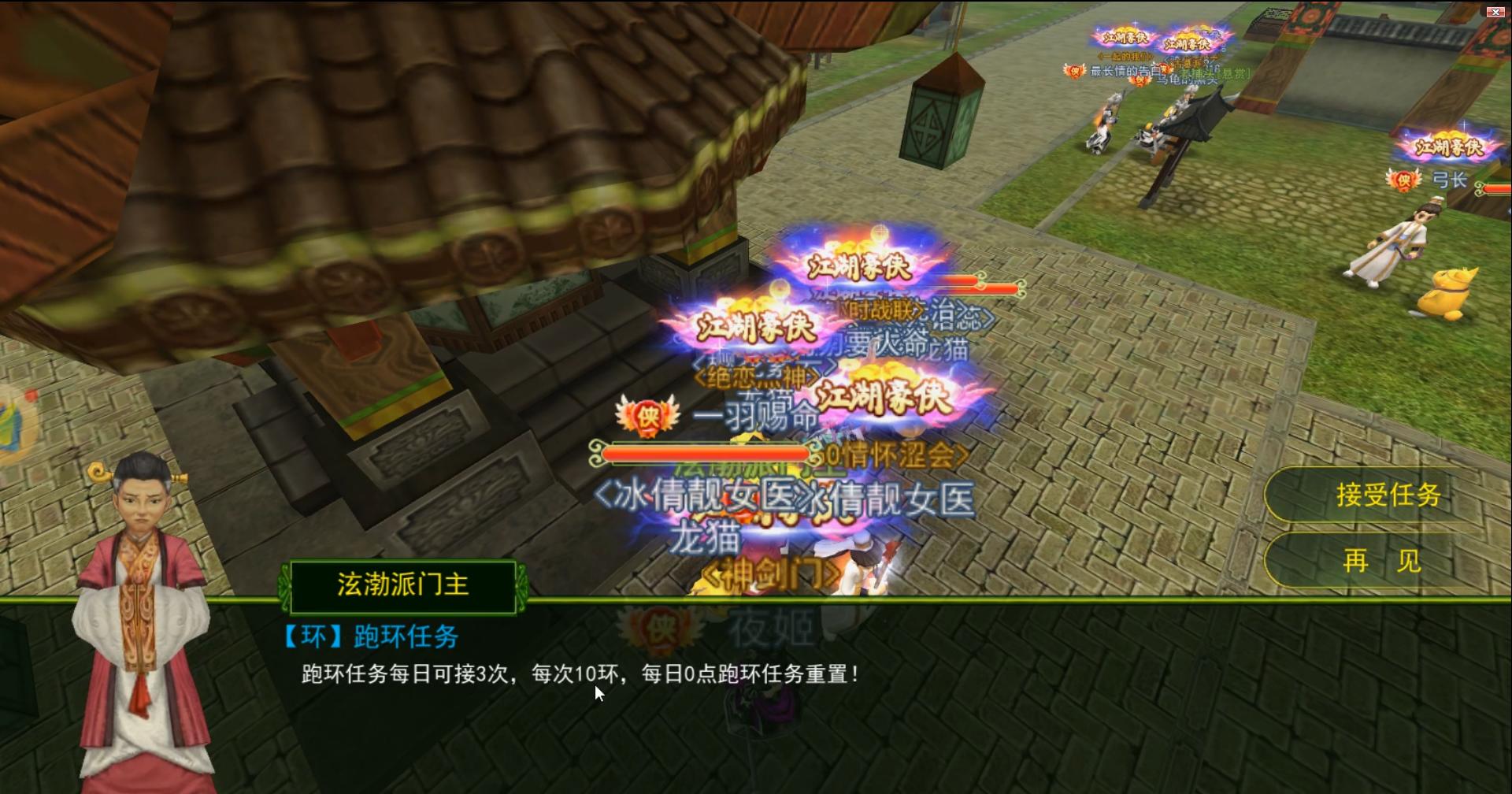Click the 再见 (Goodbye) button
Viewport: 1512px width, 794px height.
pyautogui.click(x=1388, y=561)
